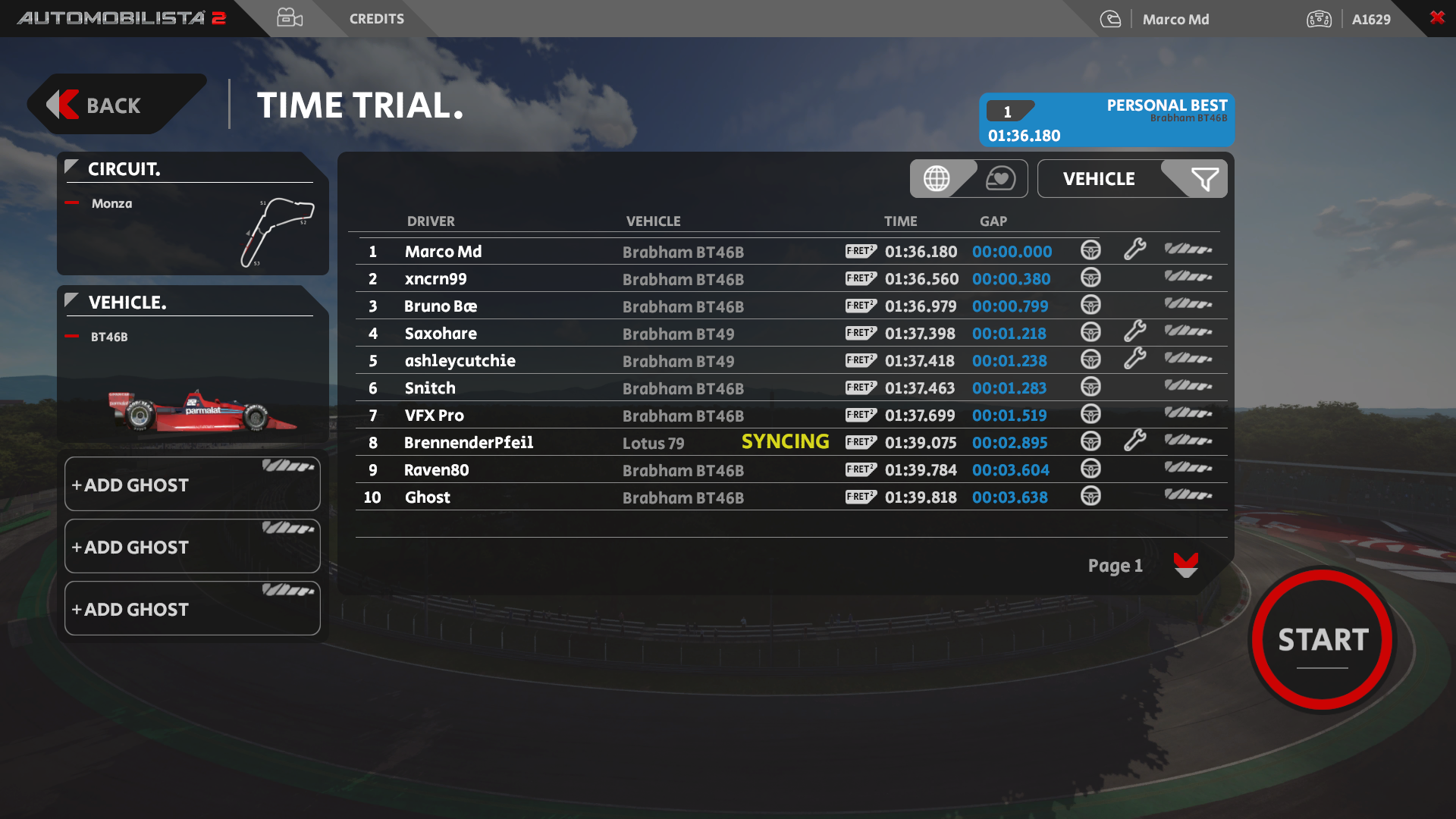This screenshot has width=1456, height=819.
Task: Click the steering wheel icon for Snitch
Action: 1090,388
